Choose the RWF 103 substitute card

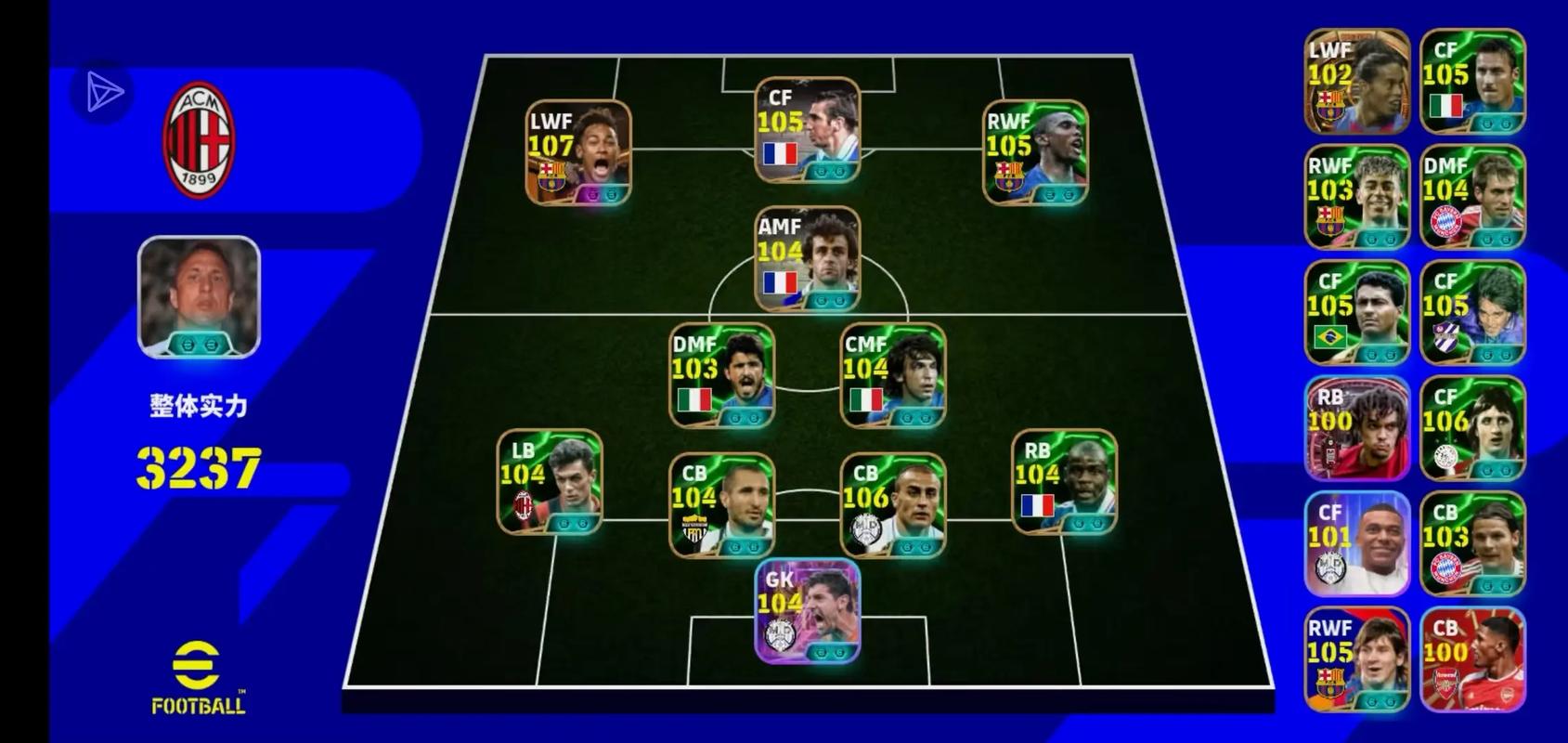pyautogui.click(x=1356, y=197)
